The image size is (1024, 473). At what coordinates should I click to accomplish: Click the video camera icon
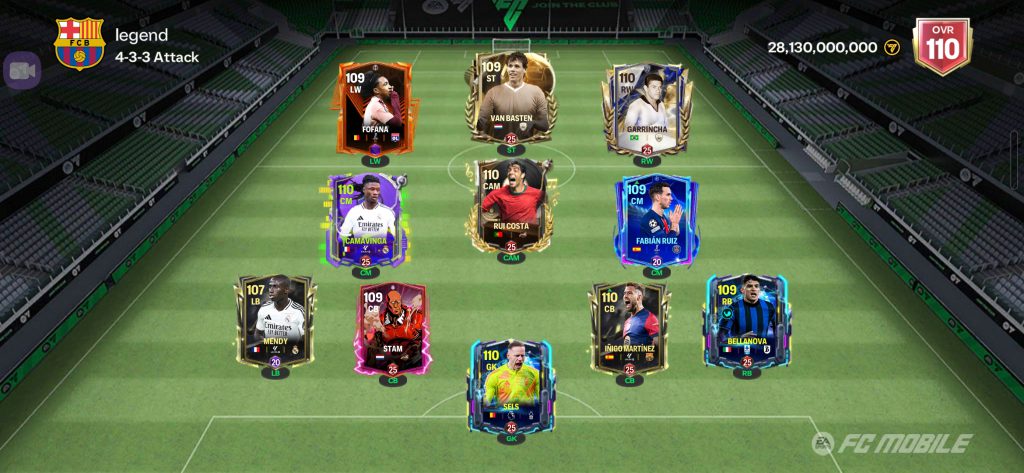(x=21, y=70)
